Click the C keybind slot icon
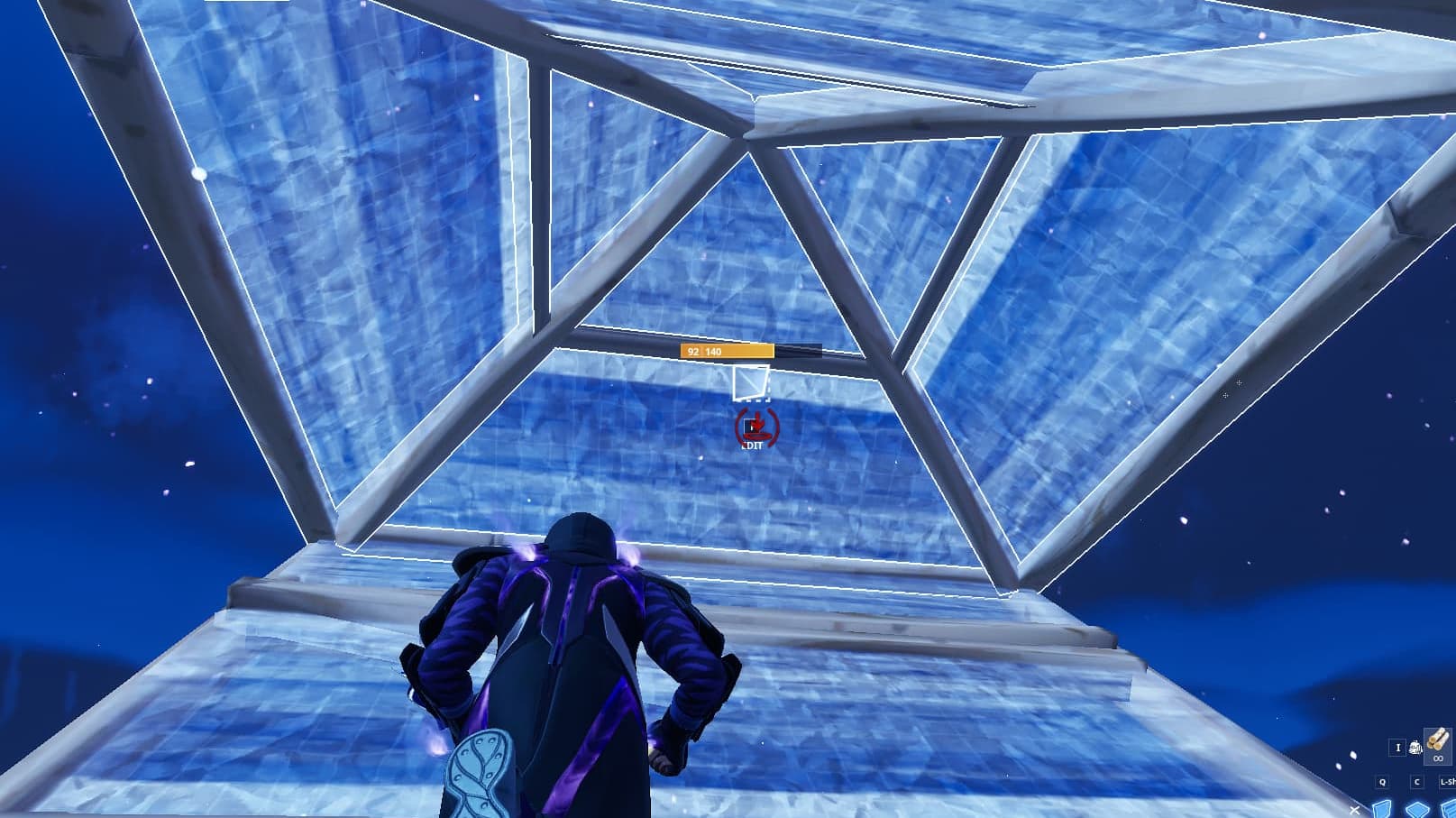This screenshot has height=818, width=1456. pyautogui.click(x=1417, y=782)
